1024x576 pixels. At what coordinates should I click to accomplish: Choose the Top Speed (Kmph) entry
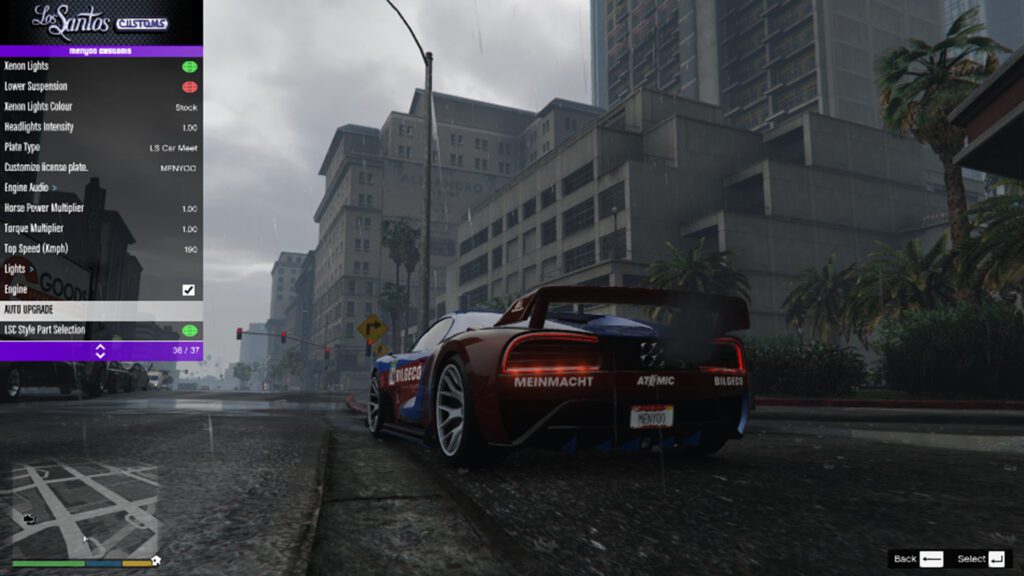tap(100, 249)
